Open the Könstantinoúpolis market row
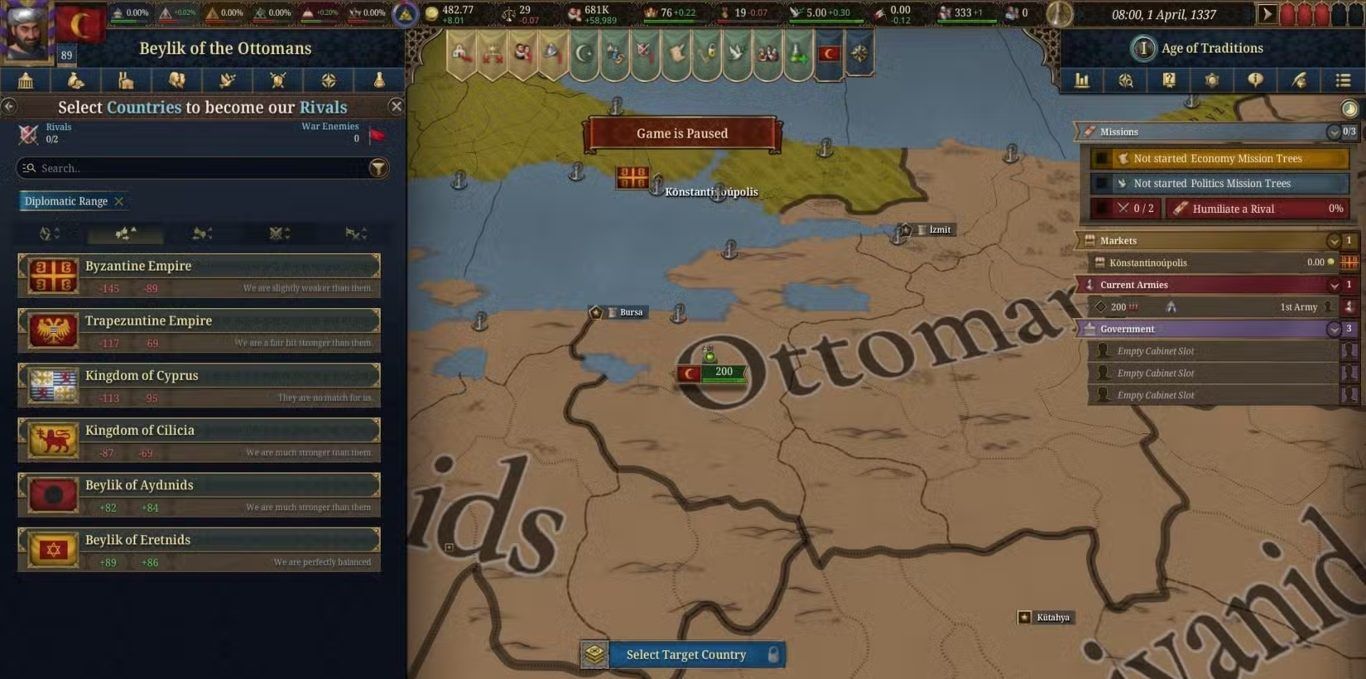Image resolution: width=1366 pixels, height=679 pixels. click(x=1215, y=263)
